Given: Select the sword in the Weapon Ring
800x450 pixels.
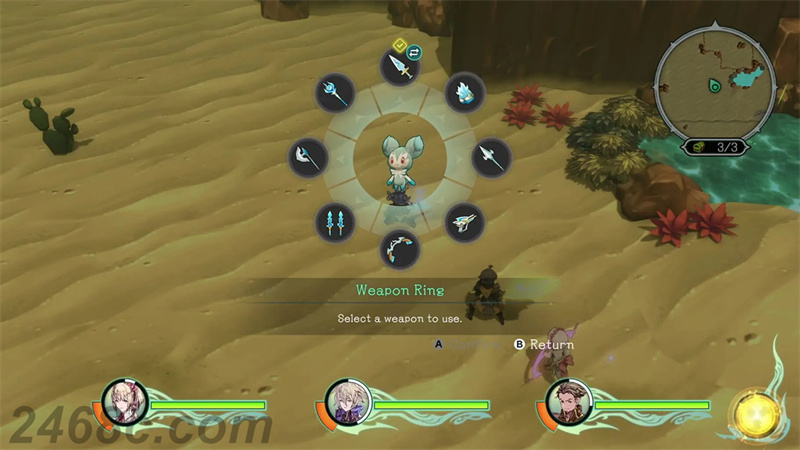Looking at the screenshot, I should 399,69.
